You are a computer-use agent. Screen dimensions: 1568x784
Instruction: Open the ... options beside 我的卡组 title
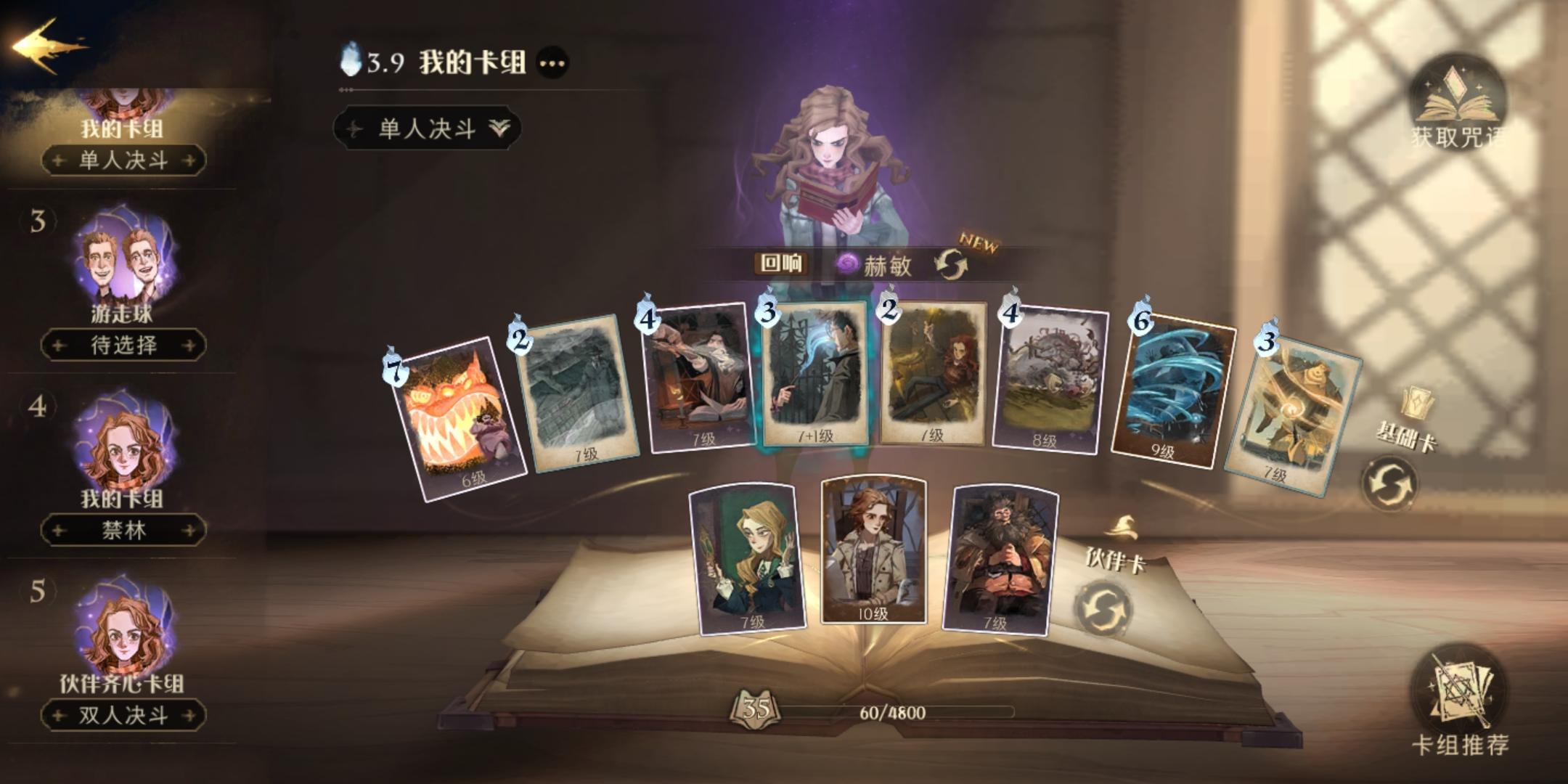(x=553, y=64)
